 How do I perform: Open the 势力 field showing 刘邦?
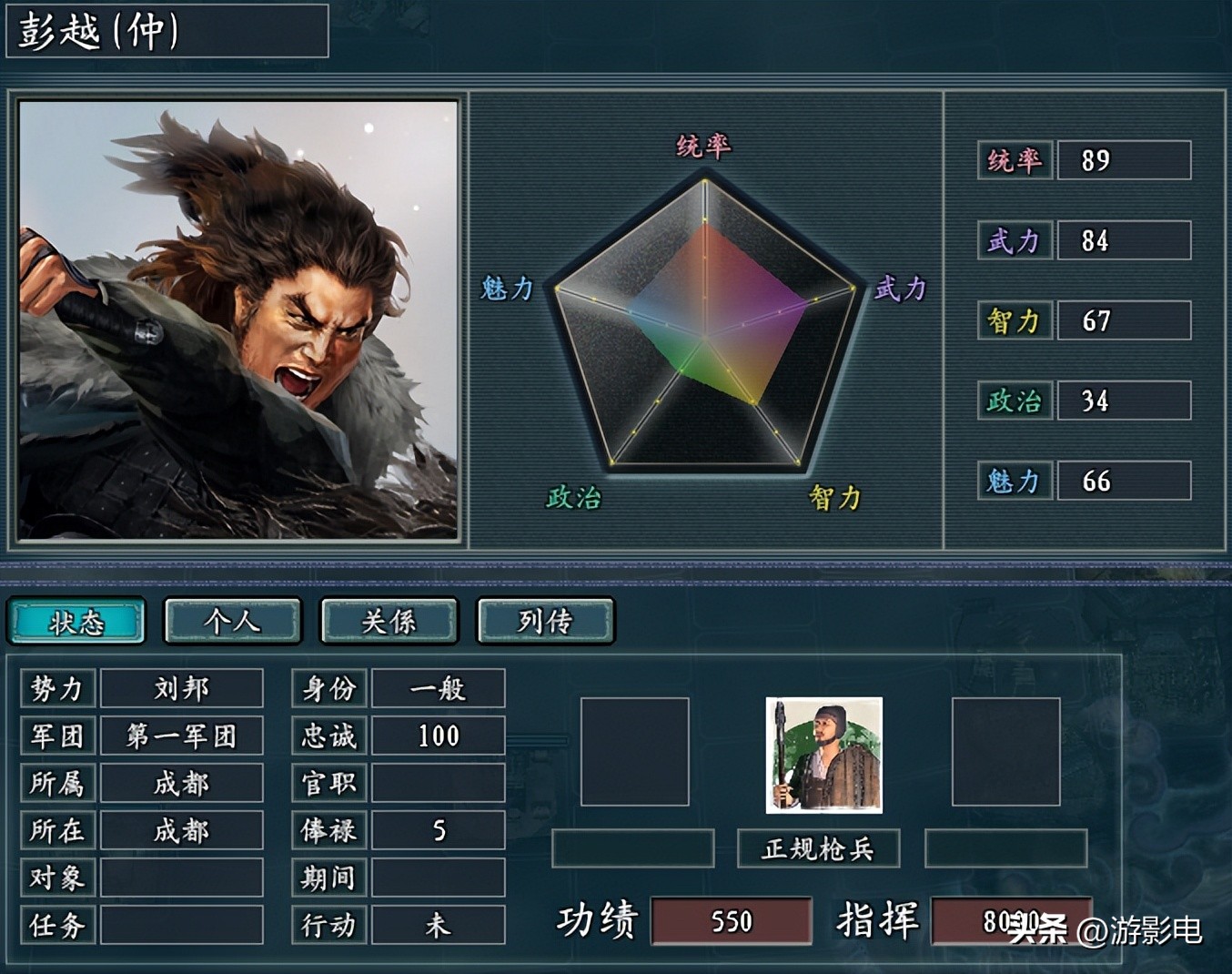[x=181, y=688]
